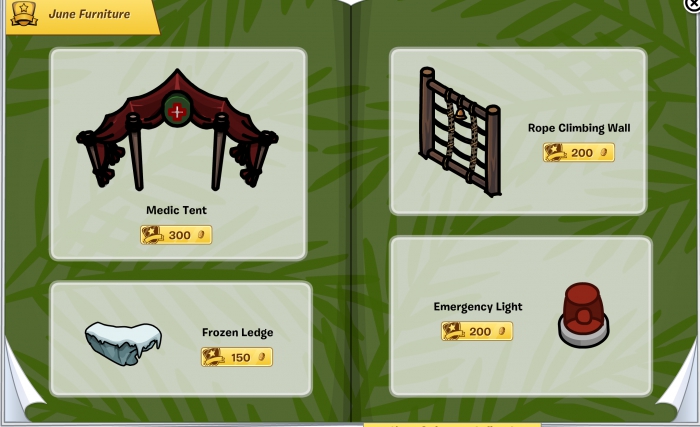Purchase the Frozen Ledge for 150 coins
This screenshot has height=427, width=700.
tap(237, 357)
